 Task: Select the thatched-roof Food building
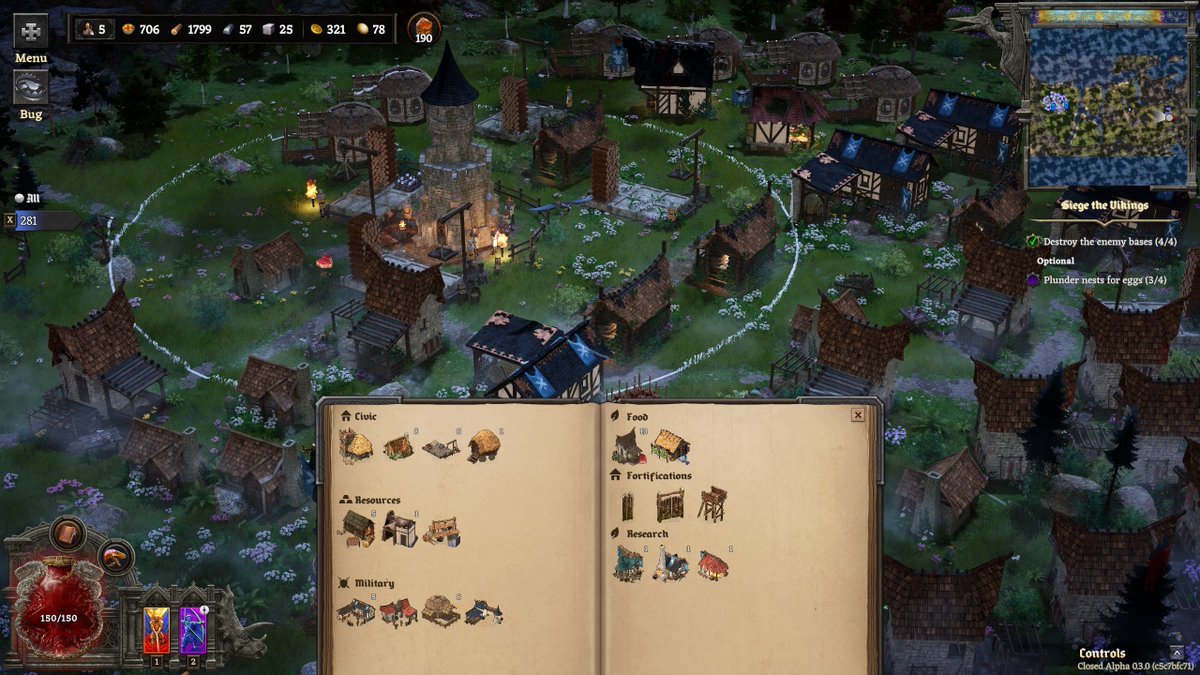[671, 446]
